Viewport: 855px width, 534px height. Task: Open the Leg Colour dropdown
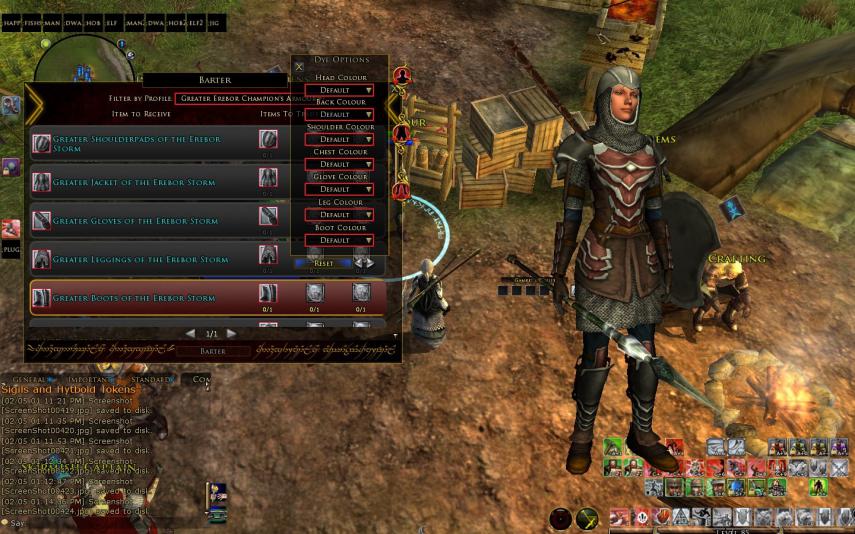(340, 215)
